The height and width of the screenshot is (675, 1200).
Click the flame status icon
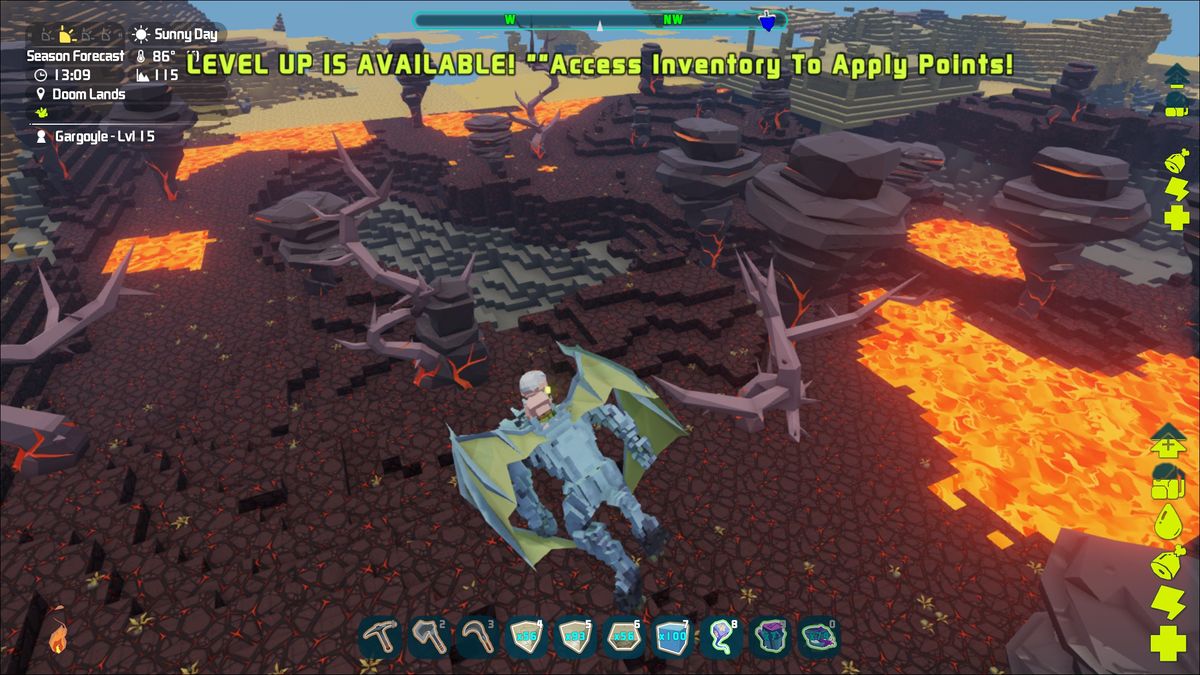[x=57, y=638]
